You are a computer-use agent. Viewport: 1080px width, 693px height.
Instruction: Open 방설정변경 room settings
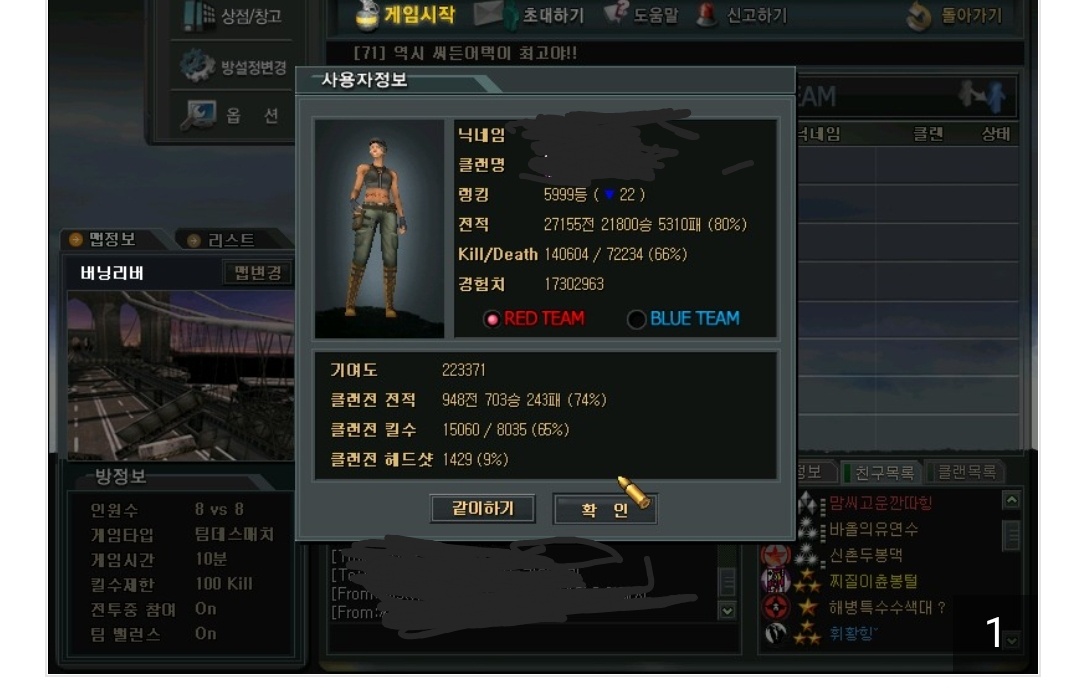235,67
